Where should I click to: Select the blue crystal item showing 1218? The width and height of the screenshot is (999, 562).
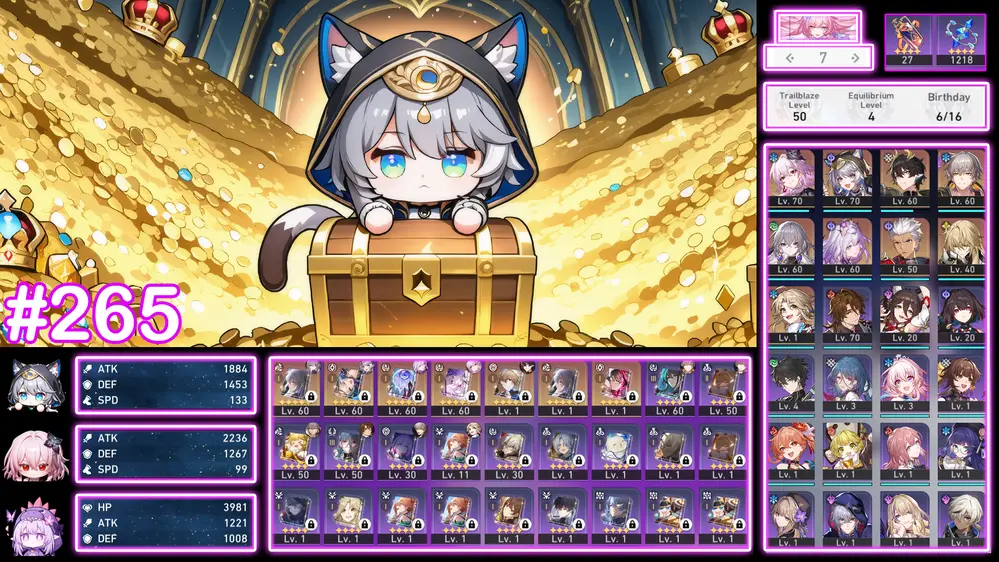click(961, 35)
